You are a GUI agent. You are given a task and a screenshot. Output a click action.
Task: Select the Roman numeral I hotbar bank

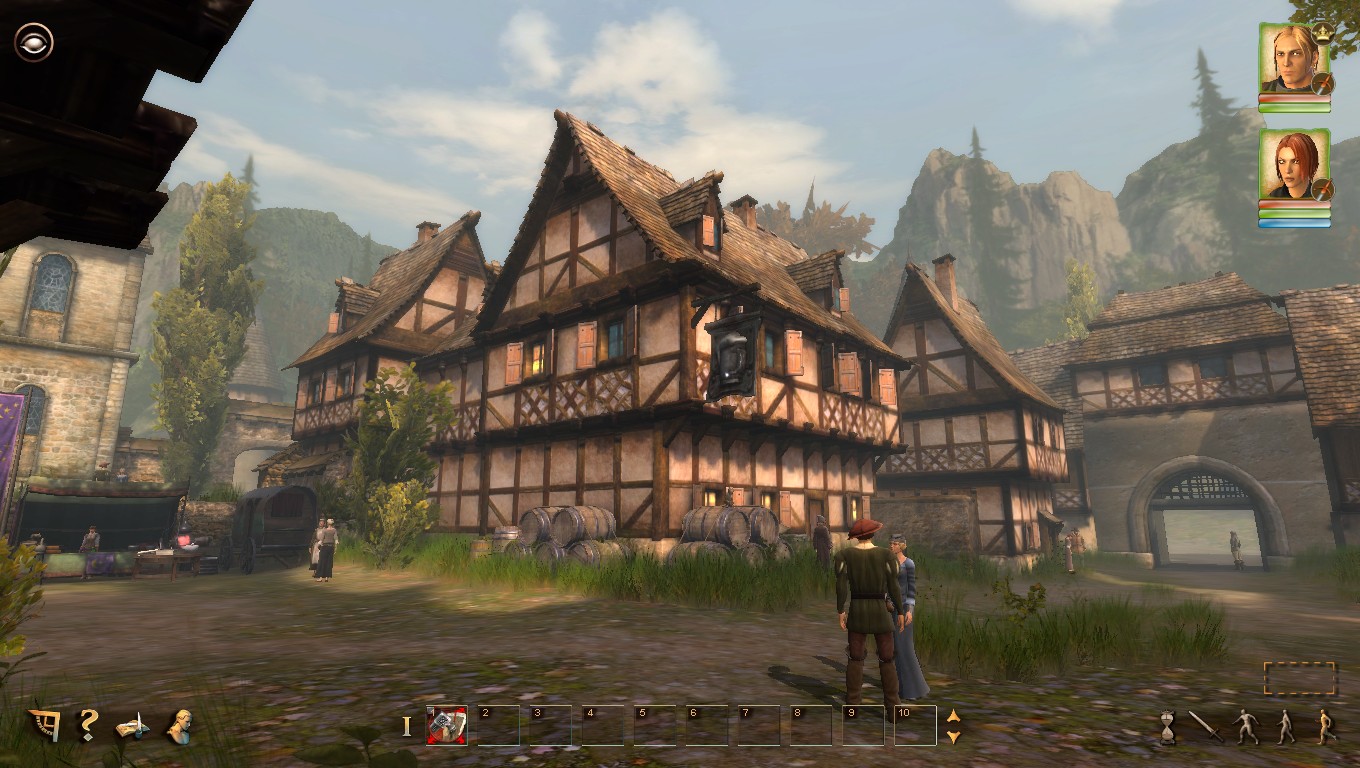coord(405,726)
